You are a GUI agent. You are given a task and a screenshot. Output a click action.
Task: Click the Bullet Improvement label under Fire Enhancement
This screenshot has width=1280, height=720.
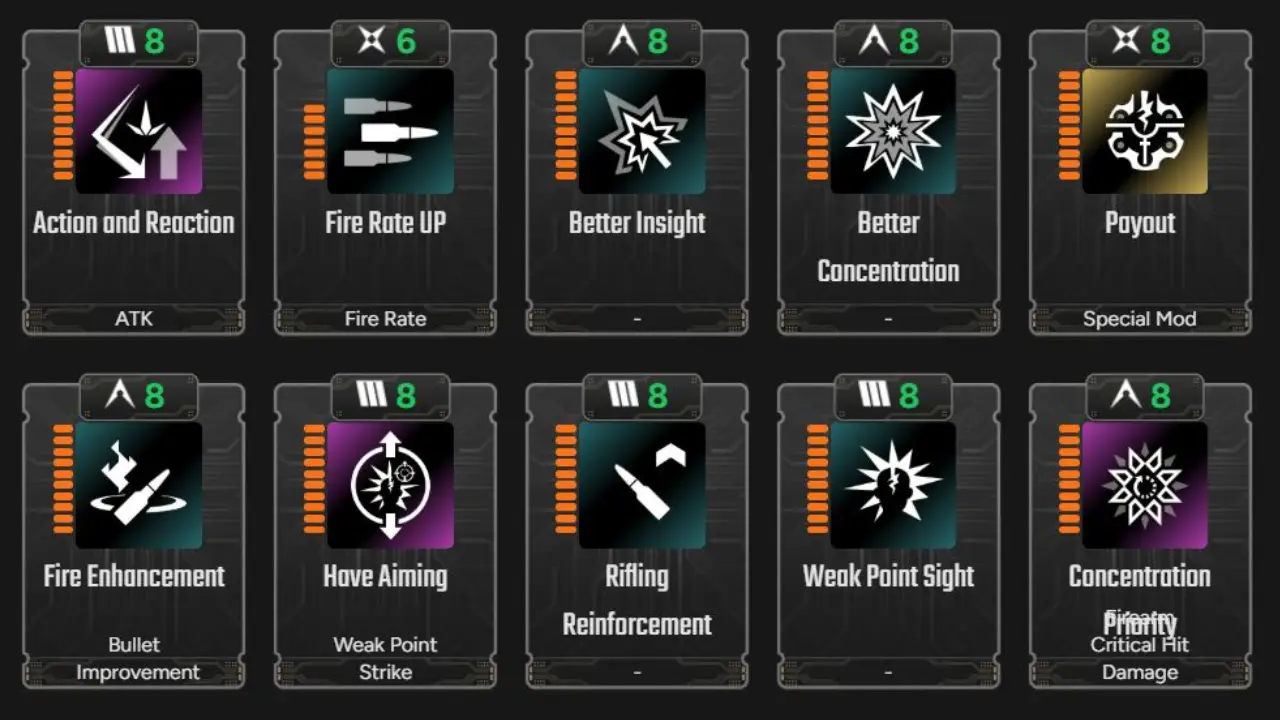point(134,658)
